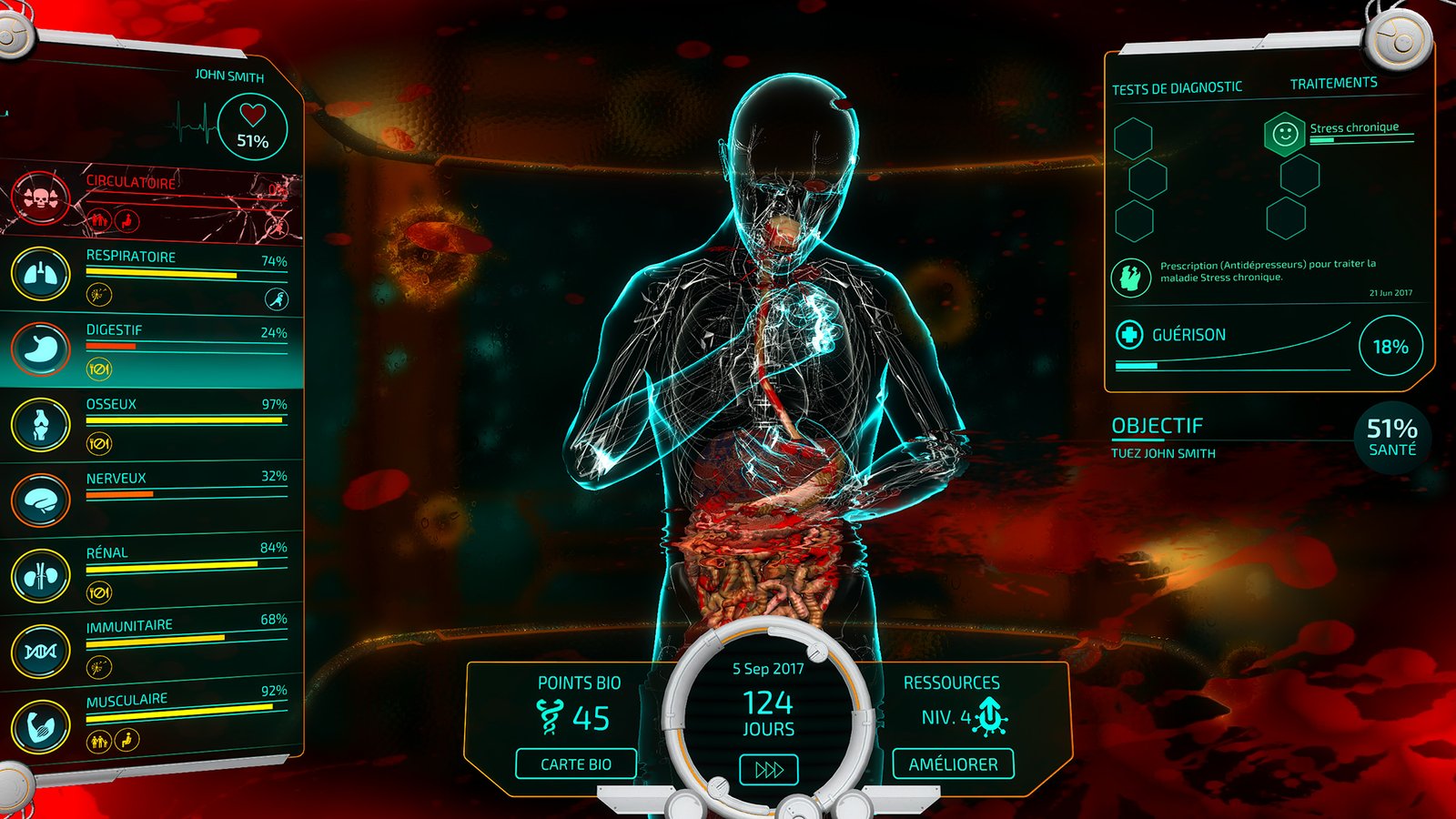Open the Objectif panel
Viewport: 1456px width, 819px height.
1158,426
